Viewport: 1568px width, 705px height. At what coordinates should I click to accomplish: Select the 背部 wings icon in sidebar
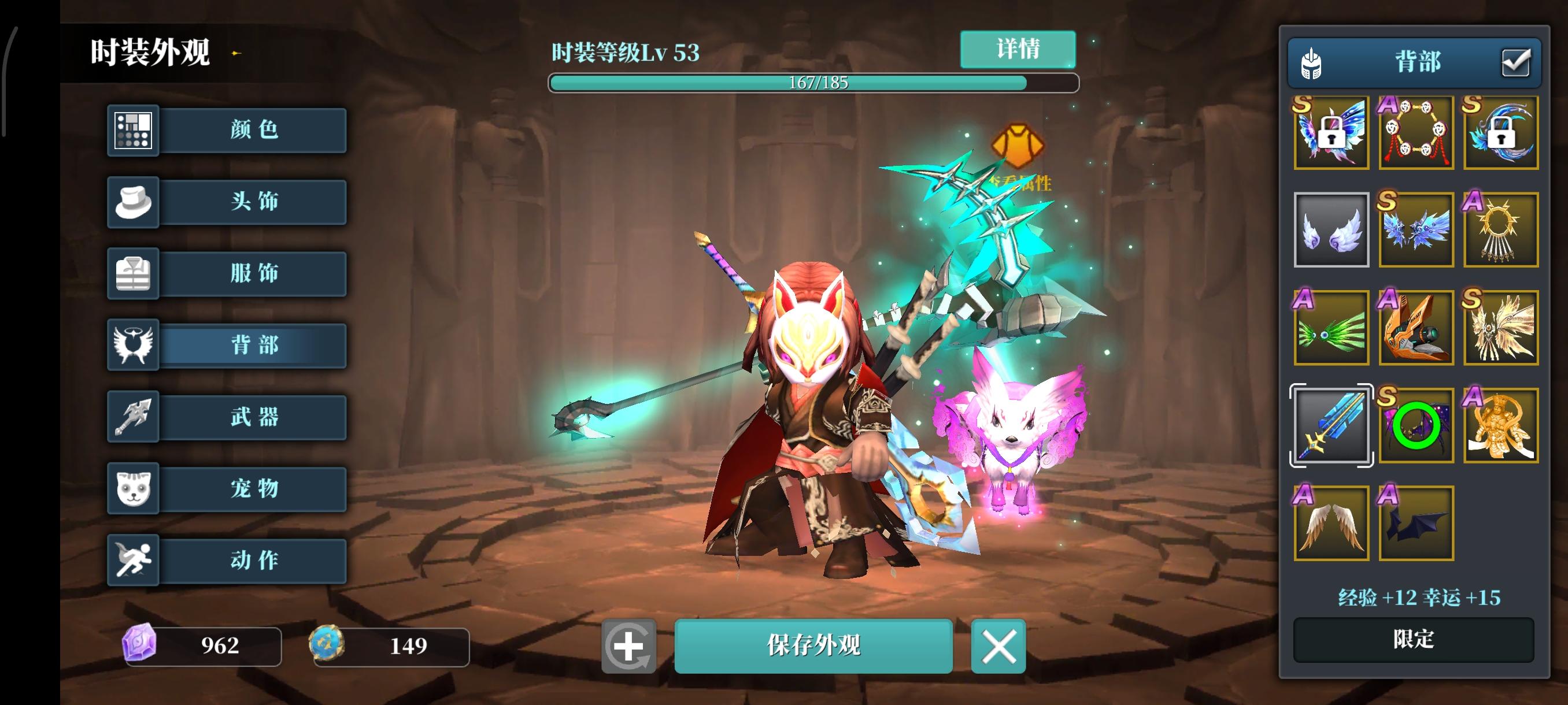coord(133,345)
